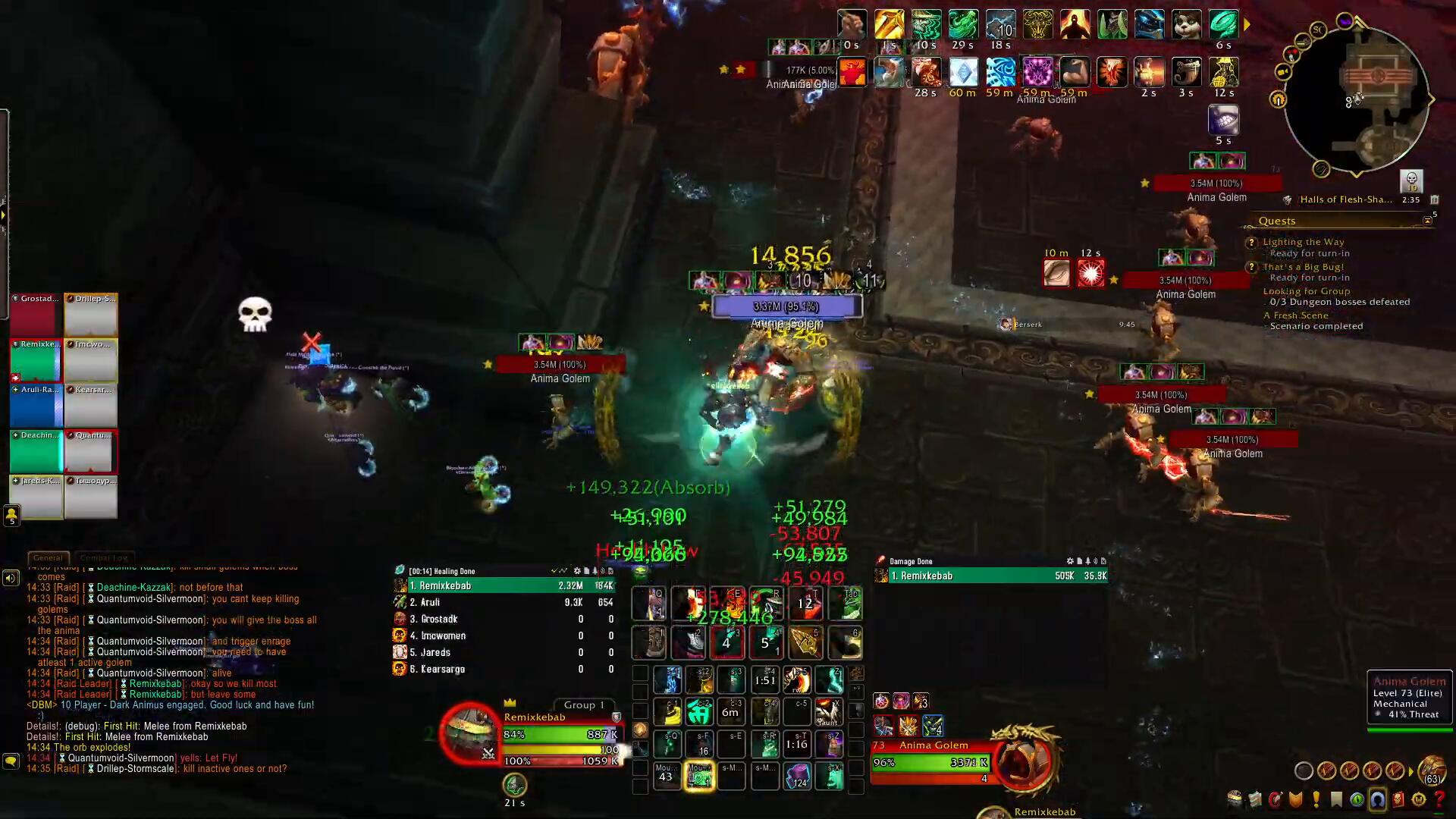1456x819 pixels.
Task: Click the highlighted green mouse-bound ability
Action: pos(698,776)
